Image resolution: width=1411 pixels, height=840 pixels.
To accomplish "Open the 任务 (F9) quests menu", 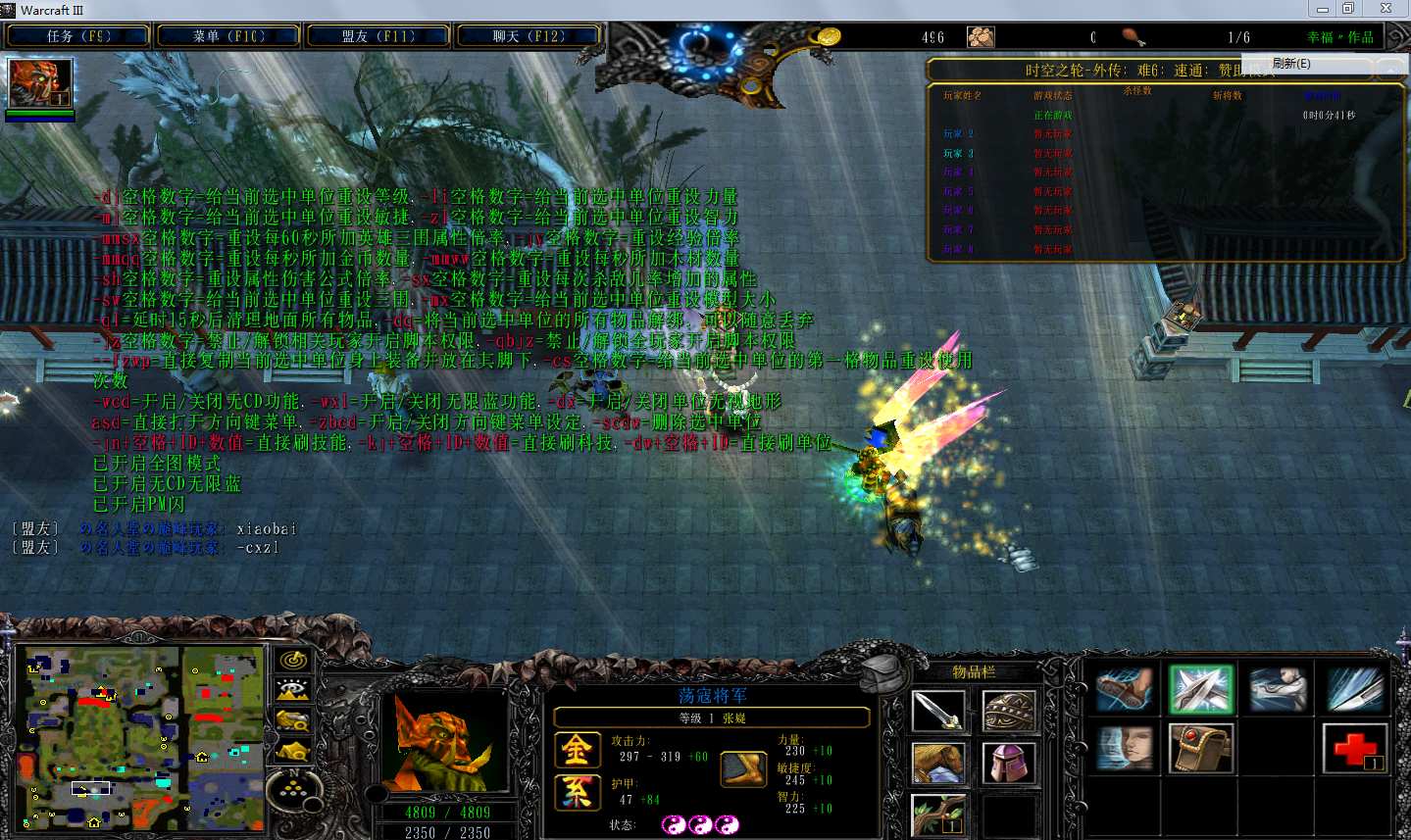I will [78, 36].
